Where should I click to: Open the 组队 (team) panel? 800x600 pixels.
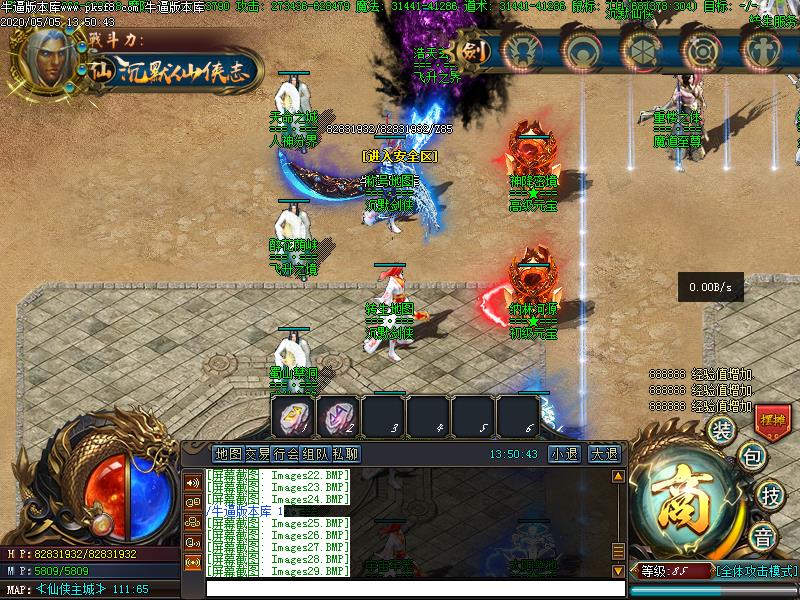coord(315,454)
